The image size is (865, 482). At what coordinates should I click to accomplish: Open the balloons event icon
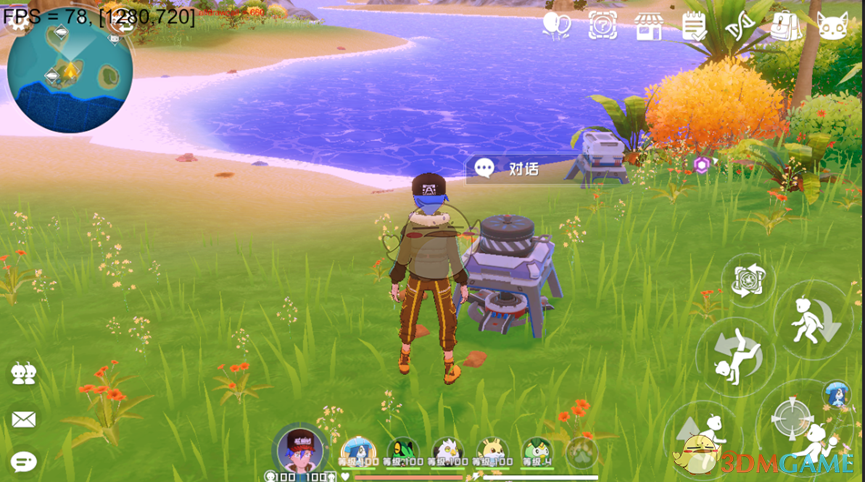click(x=556, y=25)
